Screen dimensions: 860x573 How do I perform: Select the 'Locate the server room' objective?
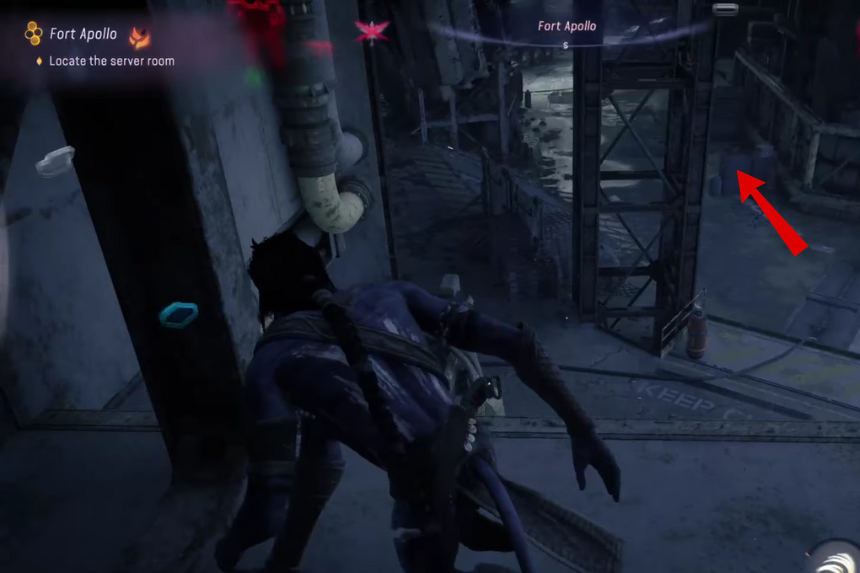pos(112,61)
